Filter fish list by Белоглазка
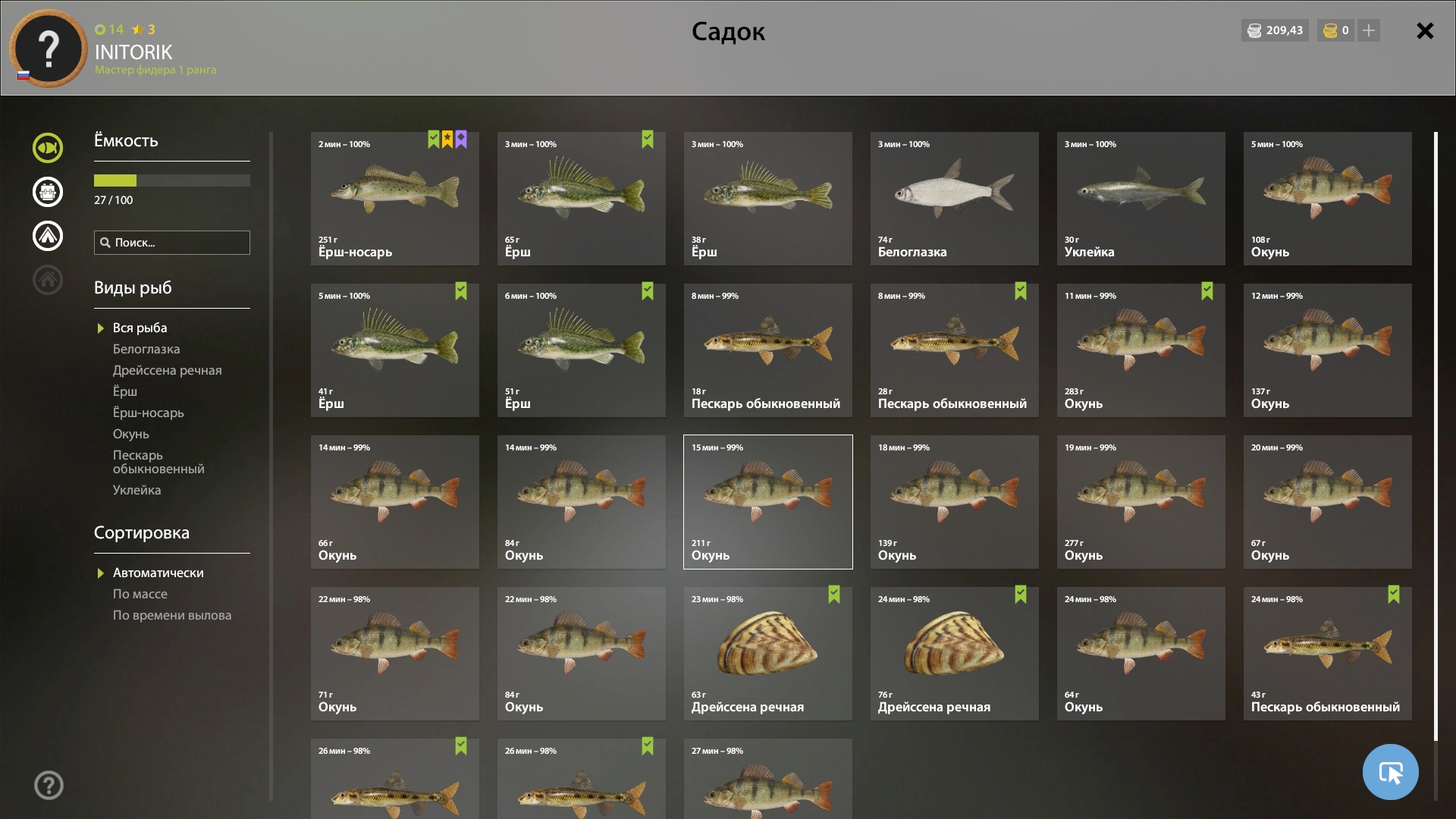This screenshot has height=819, width=1456. coord(146,349)
